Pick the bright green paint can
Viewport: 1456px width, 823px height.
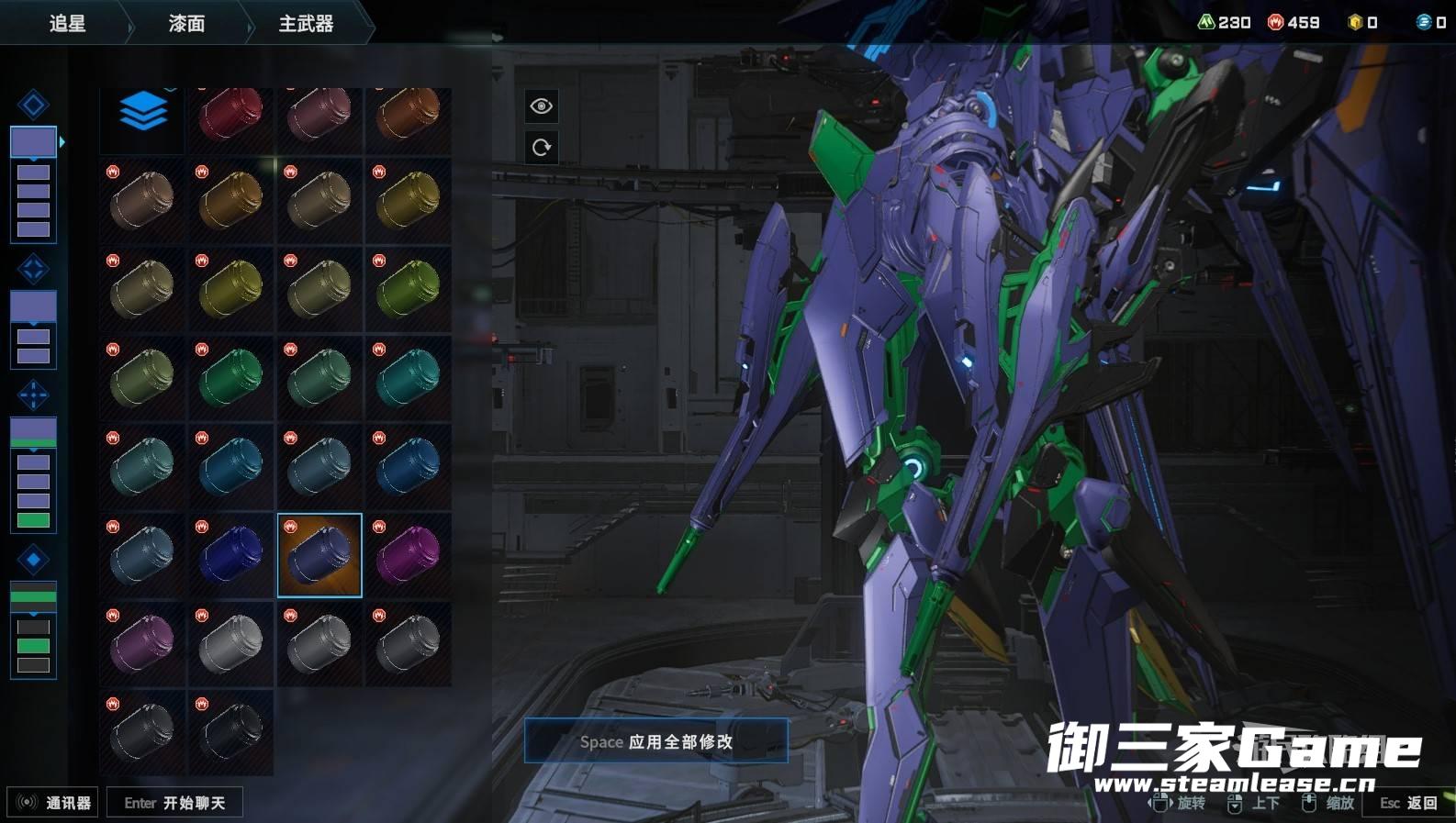(x=230, y=376)
